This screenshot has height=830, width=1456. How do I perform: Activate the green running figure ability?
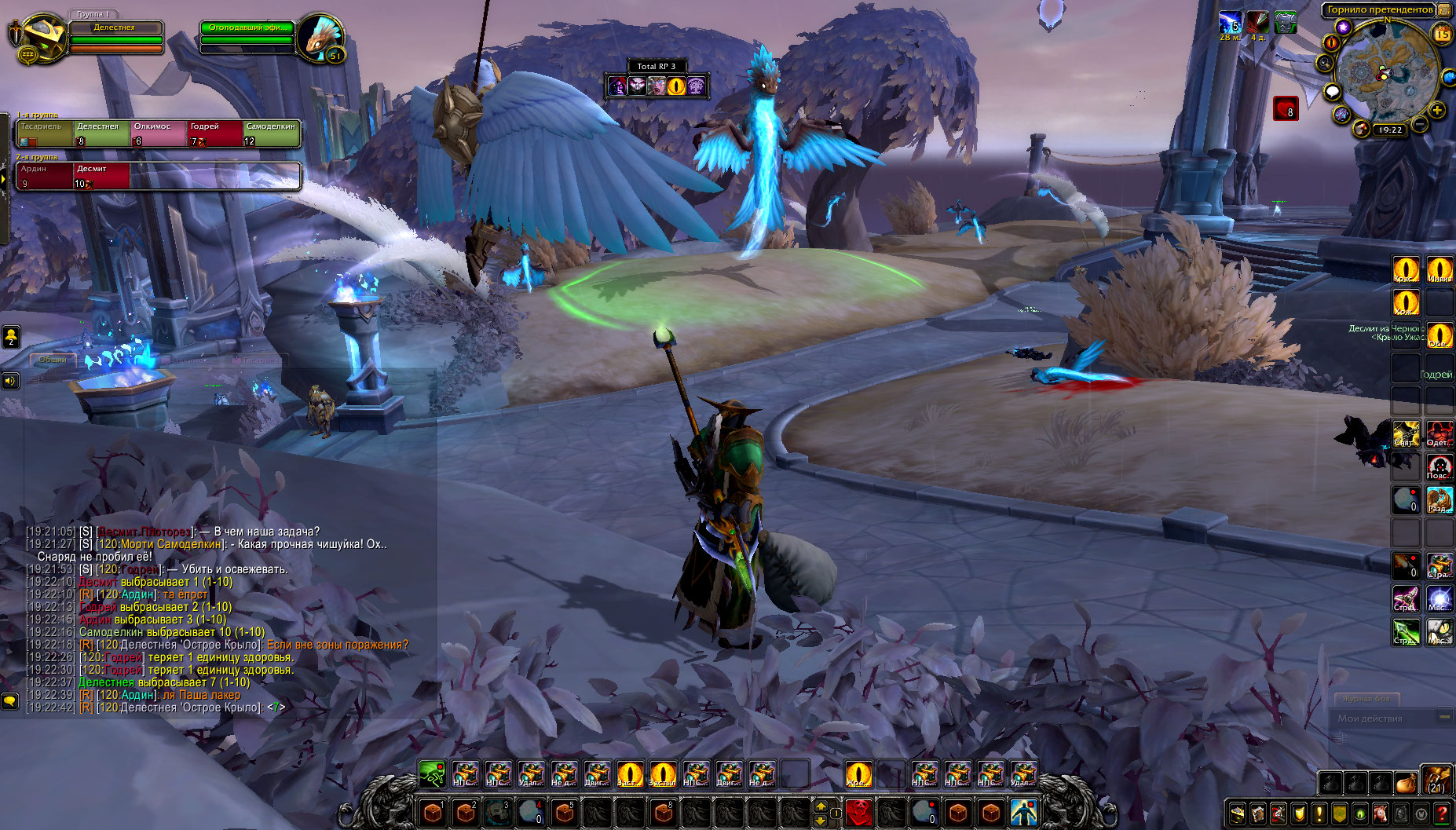pyautogui.click(x=431, y=774)
